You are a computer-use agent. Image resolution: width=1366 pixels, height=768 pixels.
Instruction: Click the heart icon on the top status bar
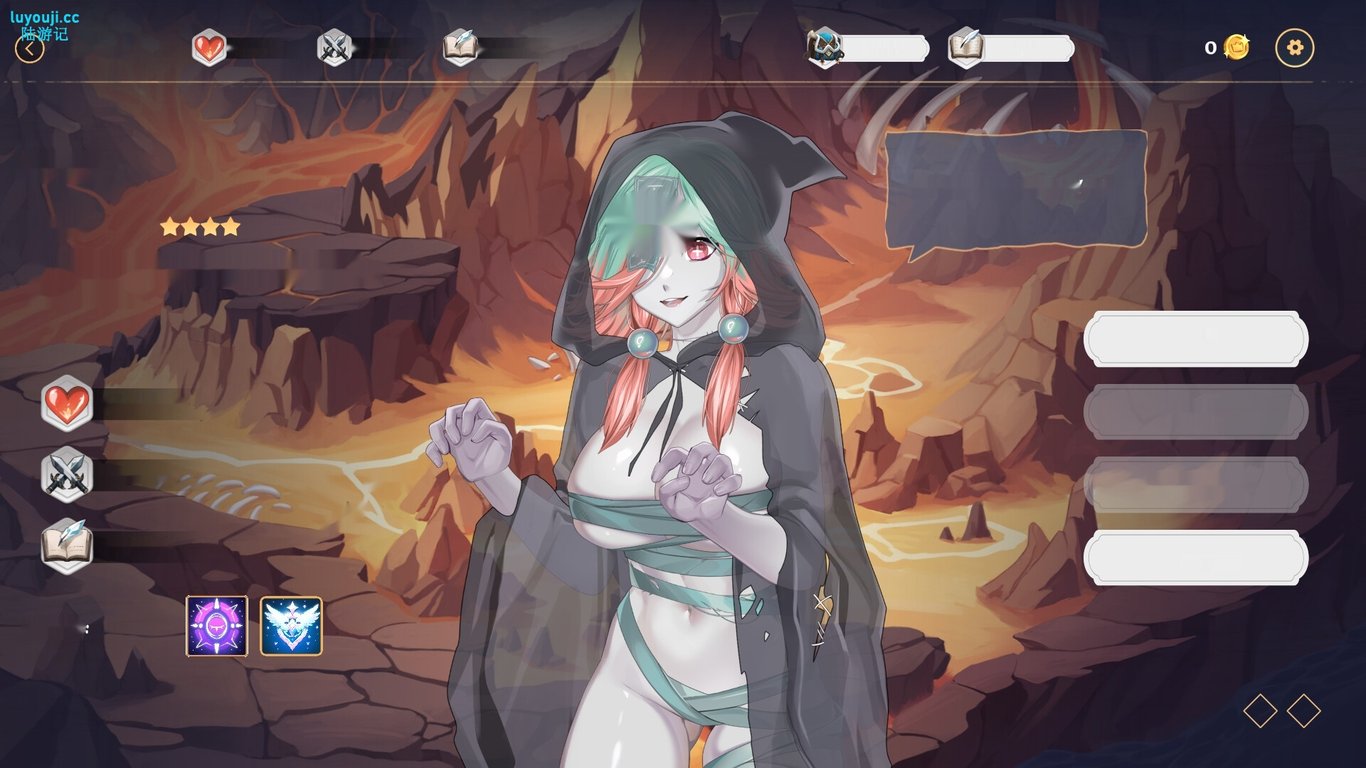point(208,45)
